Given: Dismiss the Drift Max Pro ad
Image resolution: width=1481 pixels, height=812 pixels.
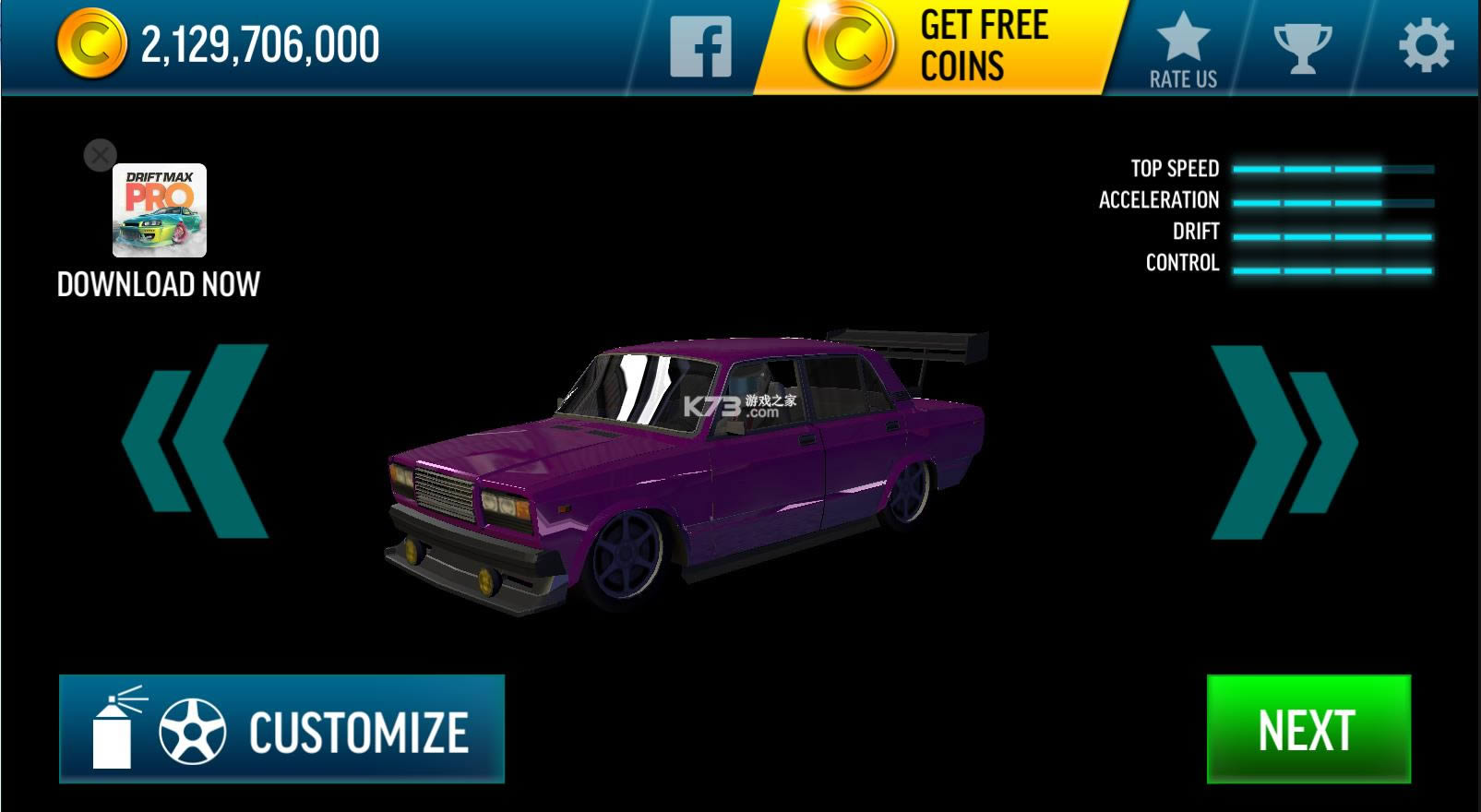Looking at the screenshot, I should 100,155.
